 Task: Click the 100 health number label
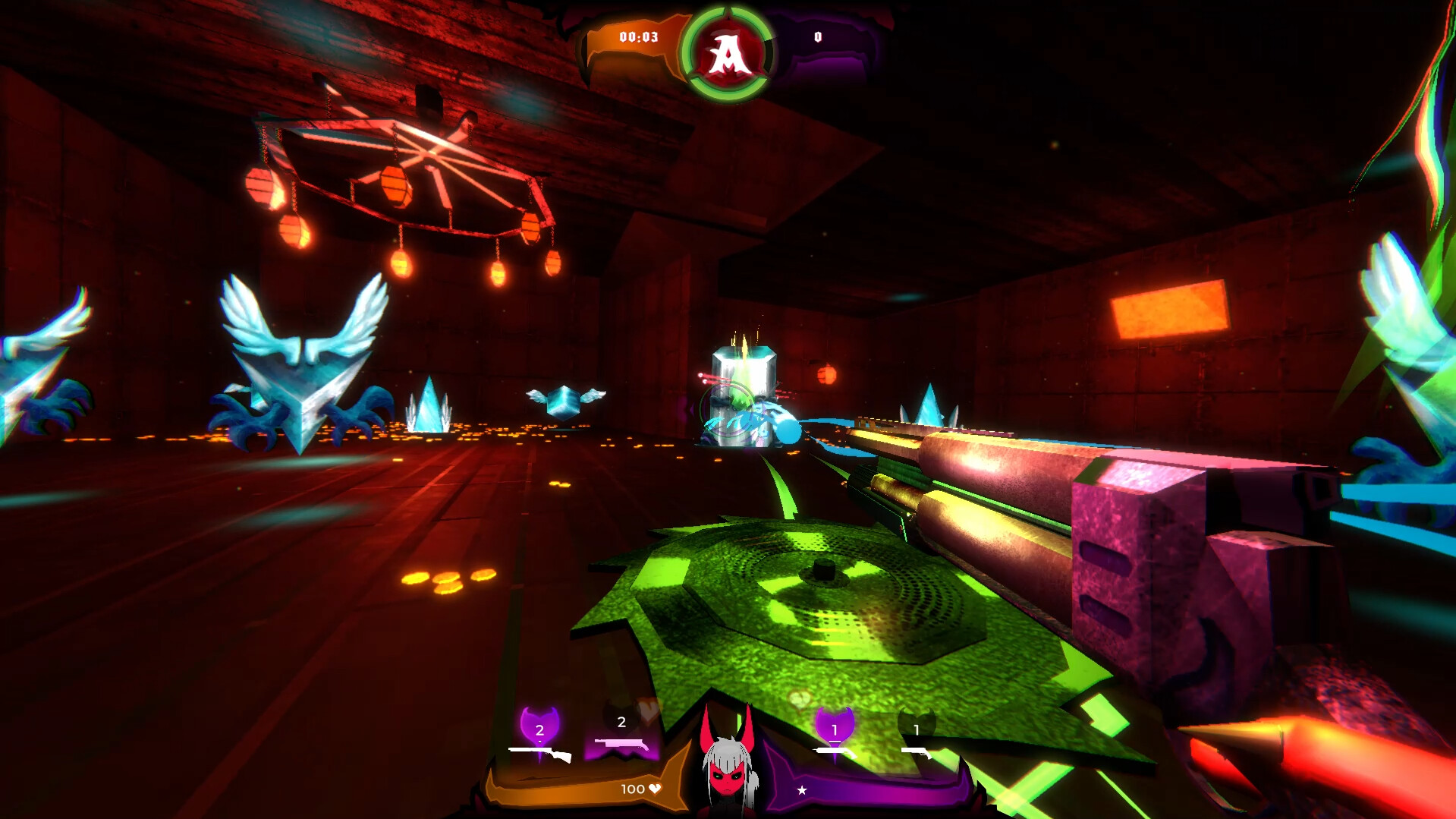(633, 789)
